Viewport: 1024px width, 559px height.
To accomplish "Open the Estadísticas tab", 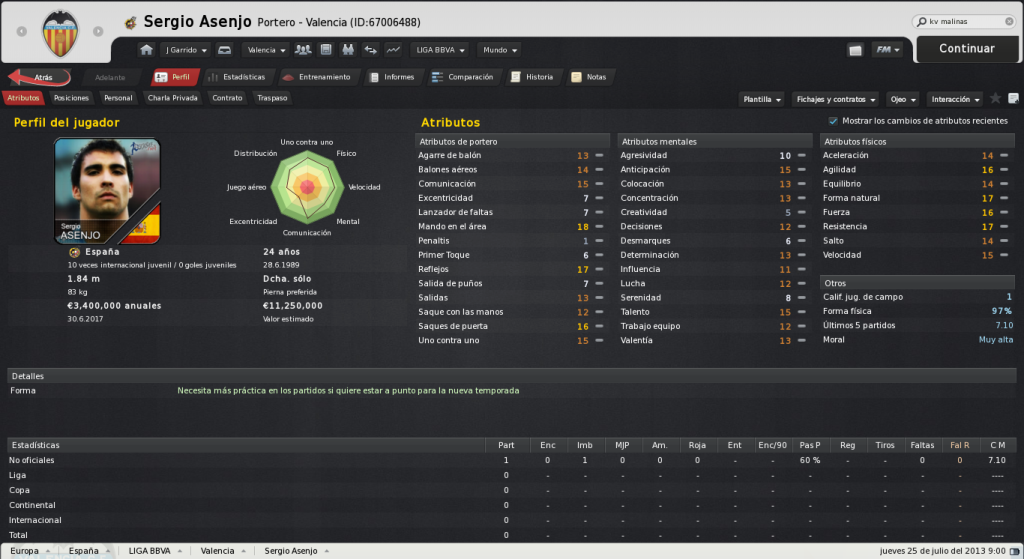I will coord(237,77).
